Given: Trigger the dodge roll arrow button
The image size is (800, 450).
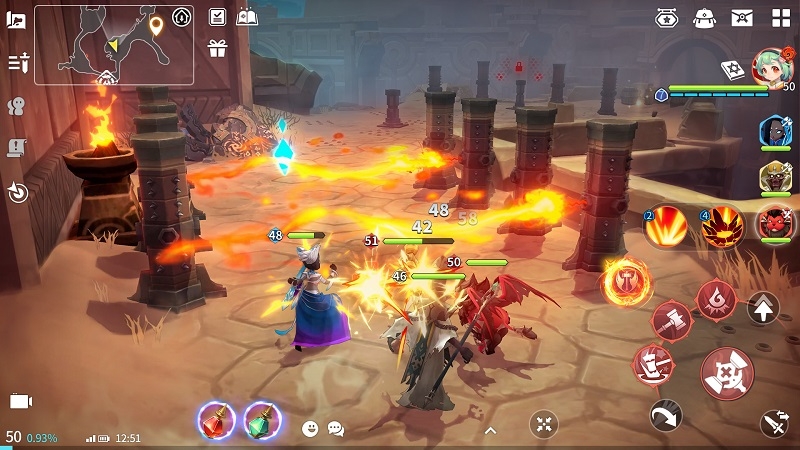Looking at the screenshot, I should pos(665,415).
